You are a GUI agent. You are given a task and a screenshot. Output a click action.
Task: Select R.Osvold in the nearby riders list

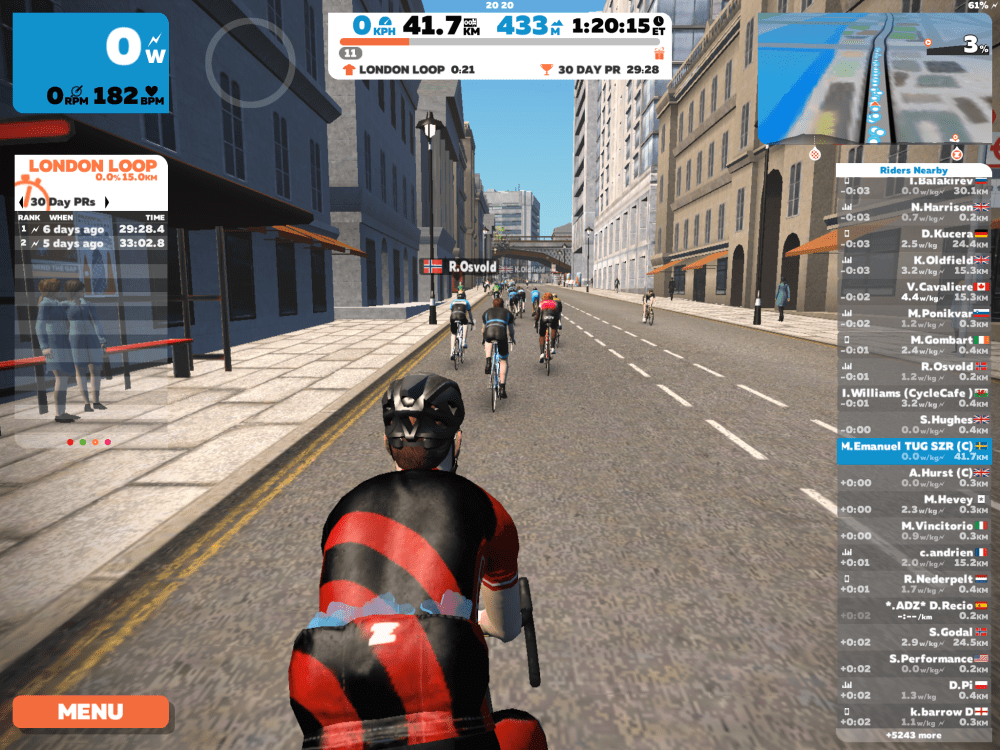913,371
